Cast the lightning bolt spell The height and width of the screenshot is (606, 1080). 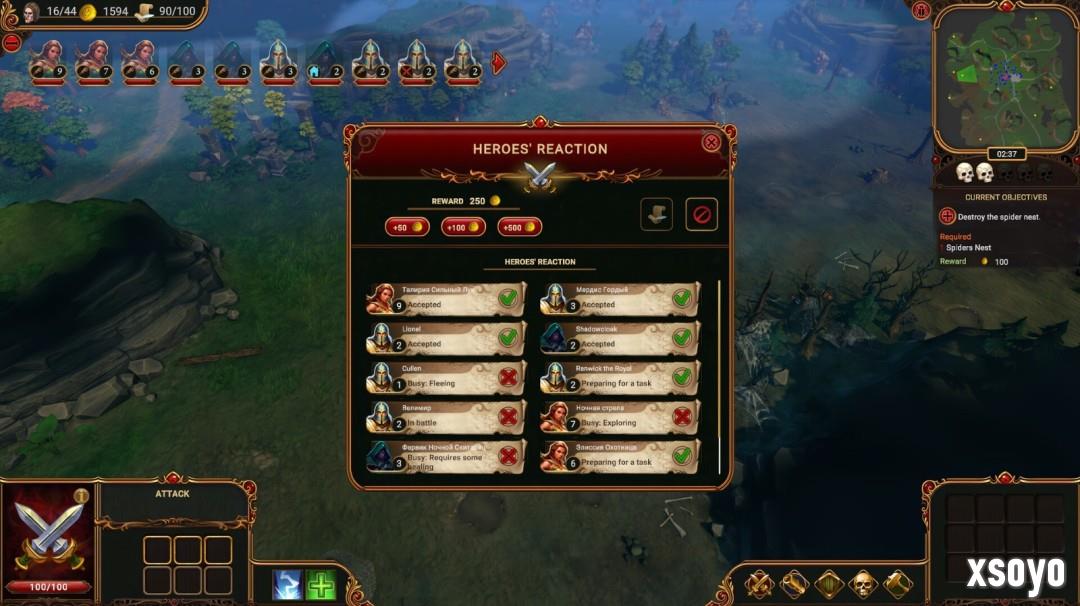point(287,584)
